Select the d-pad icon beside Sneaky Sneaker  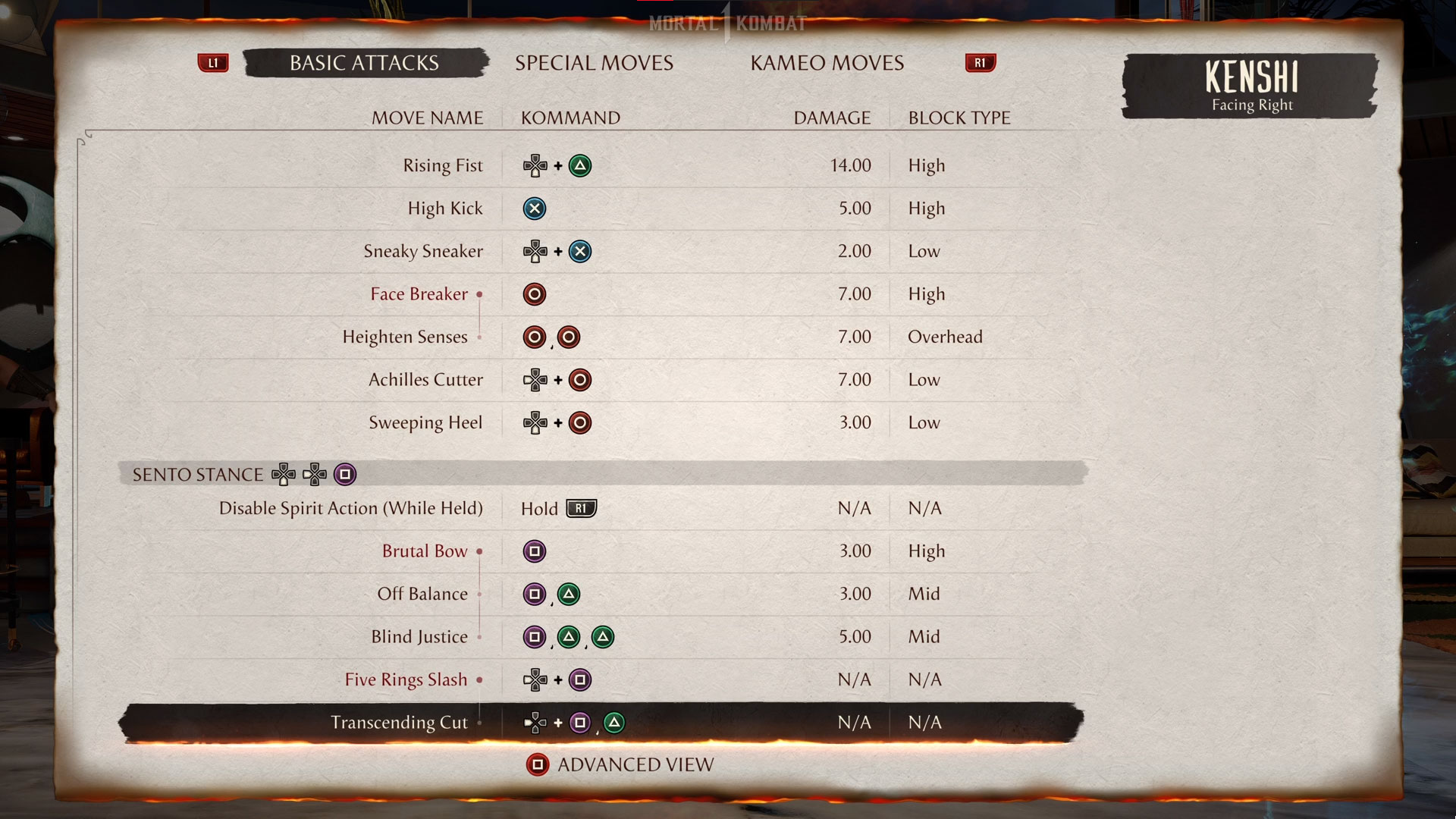coord(535,251)
